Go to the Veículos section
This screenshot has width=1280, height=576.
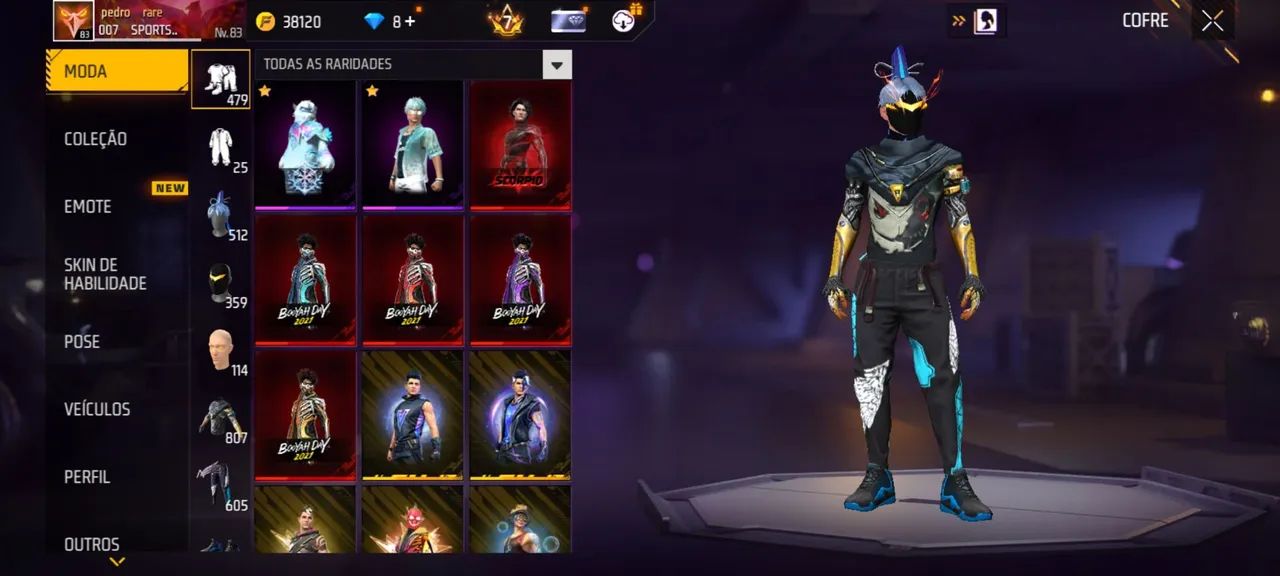point(97,409)
